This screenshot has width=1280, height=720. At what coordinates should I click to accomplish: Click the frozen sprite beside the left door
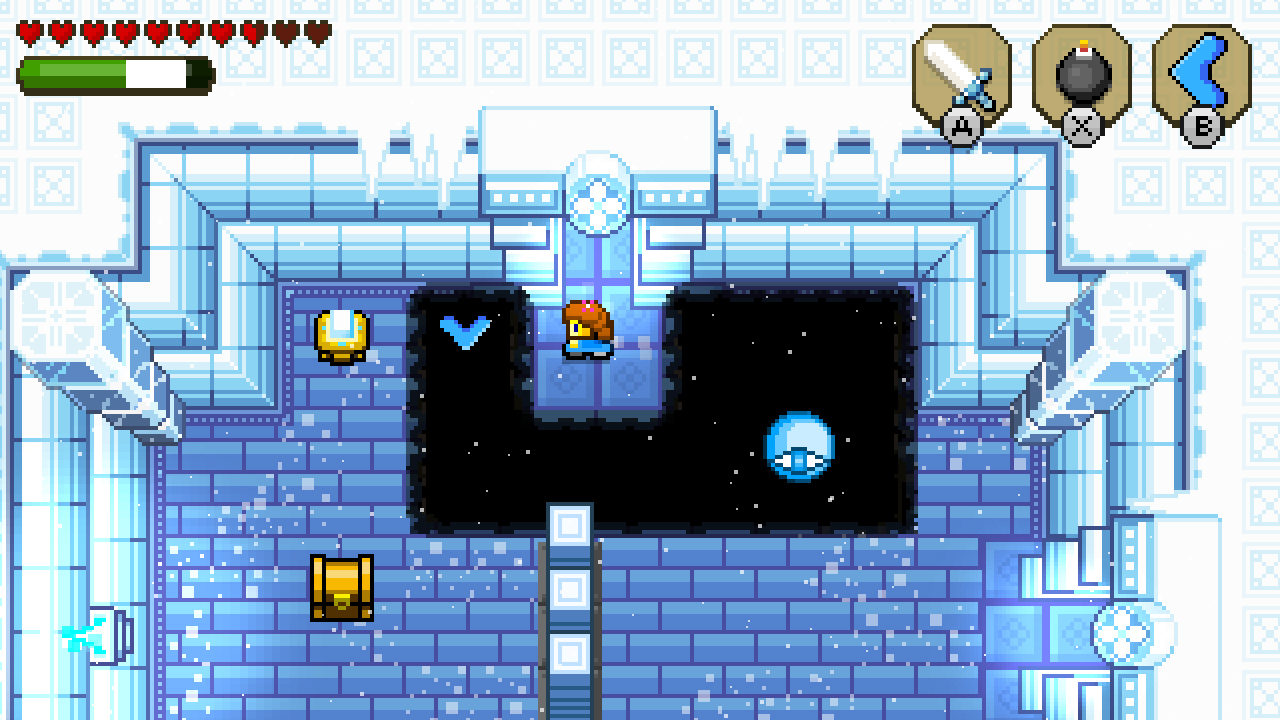point(72,637)
